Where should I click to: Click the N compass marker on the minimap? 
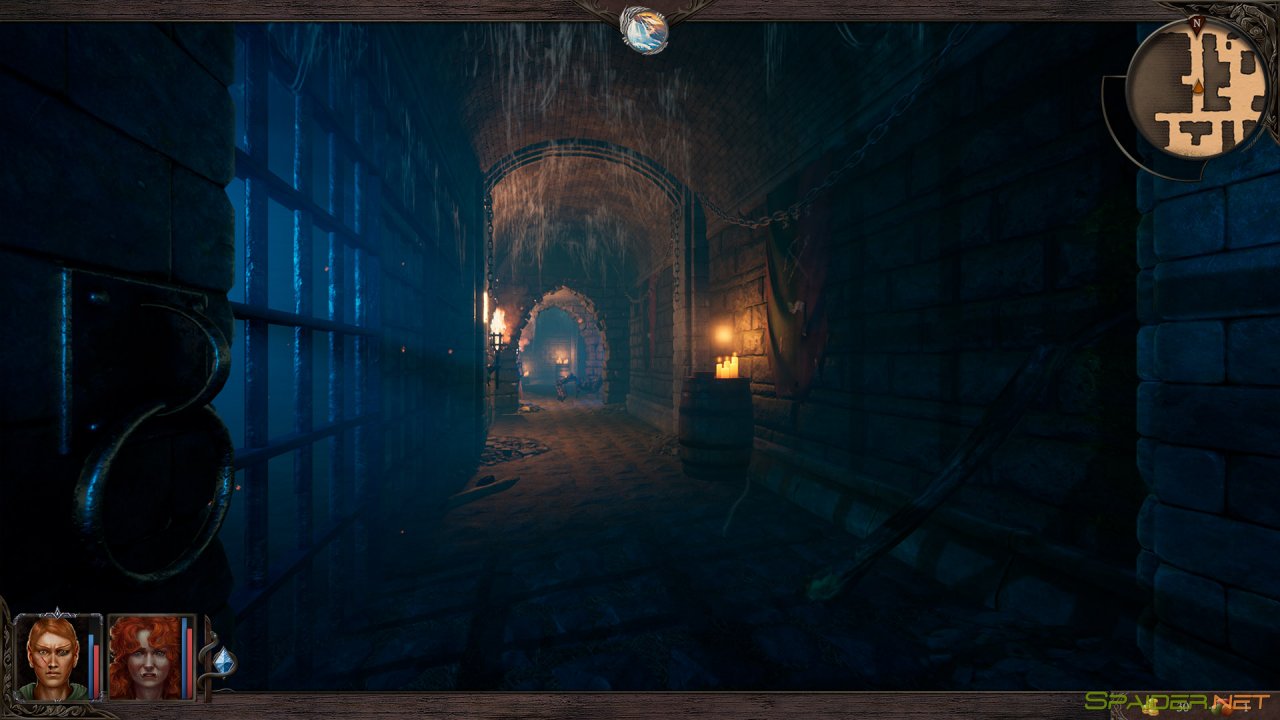coord(1198,21)
